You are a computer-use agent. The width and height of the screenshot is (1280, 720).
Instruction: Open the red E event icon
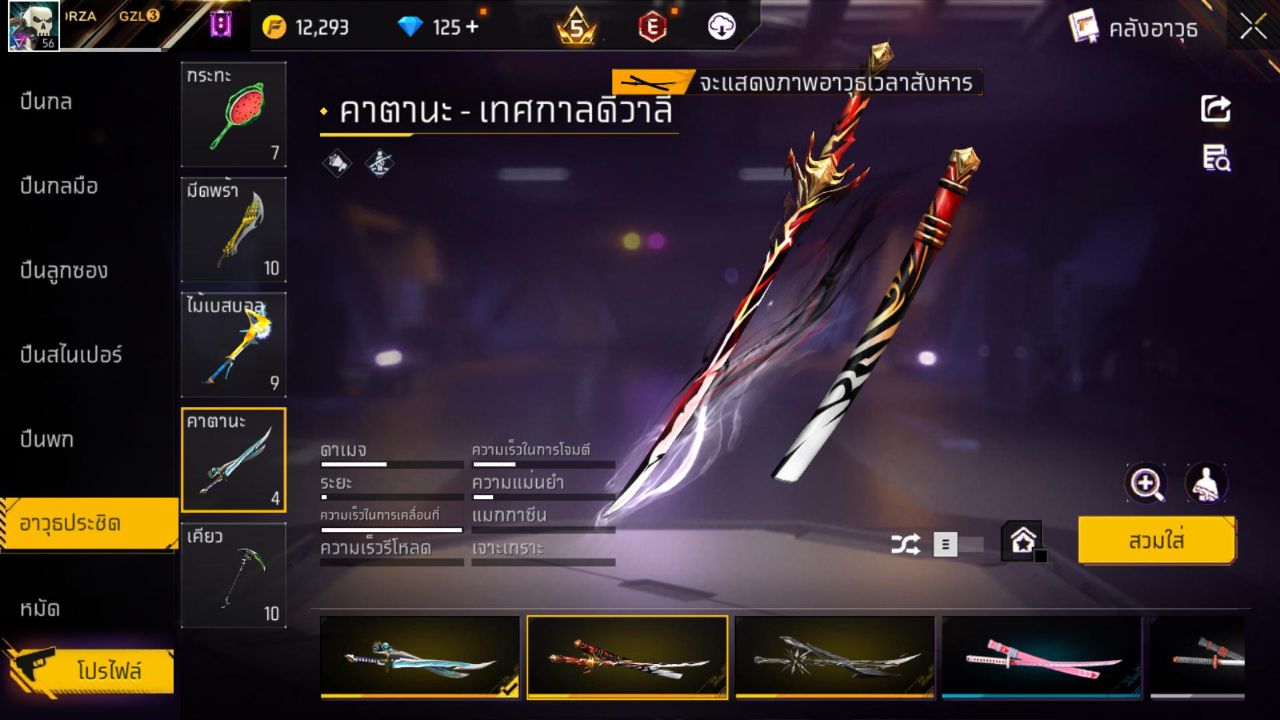[x=650, y=27]
